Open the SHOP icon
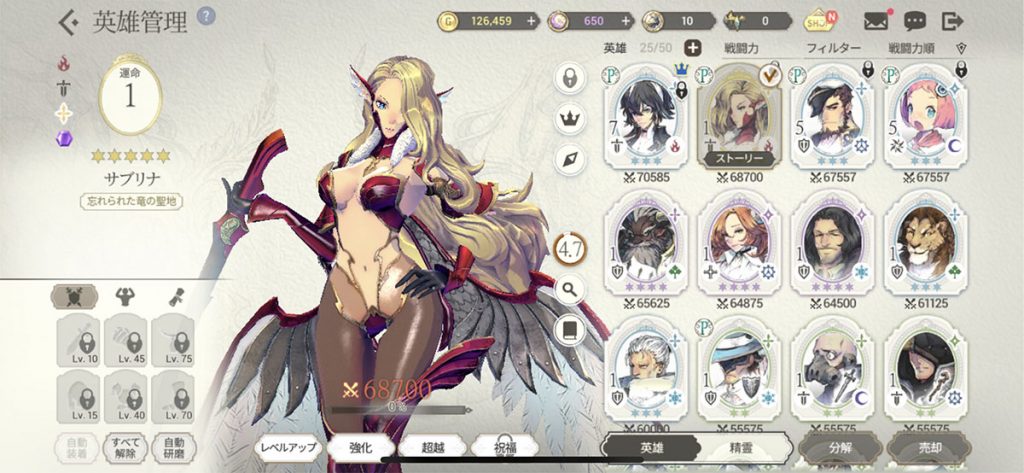The width and height of the screenshot is (1024, 473). pos(817,20)
